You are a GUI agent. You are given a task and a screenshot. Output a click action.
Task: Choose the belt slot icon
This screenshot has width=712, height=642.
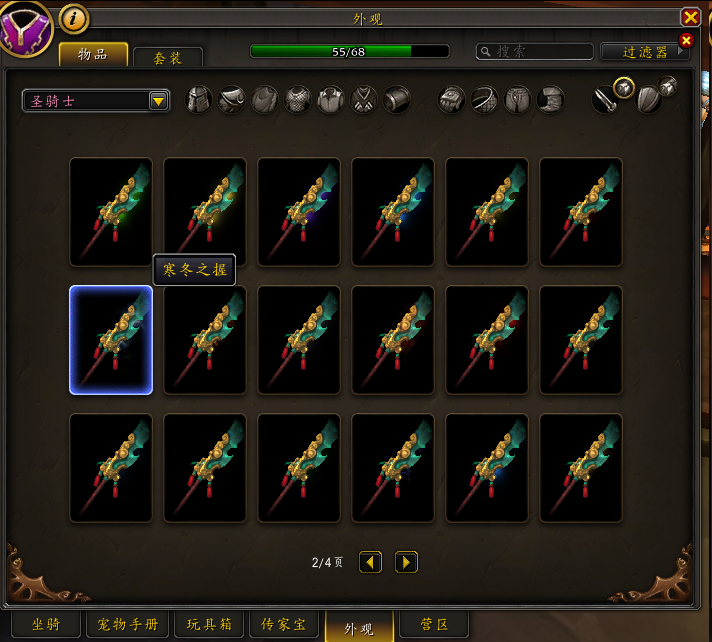click(x=485, y=100)
